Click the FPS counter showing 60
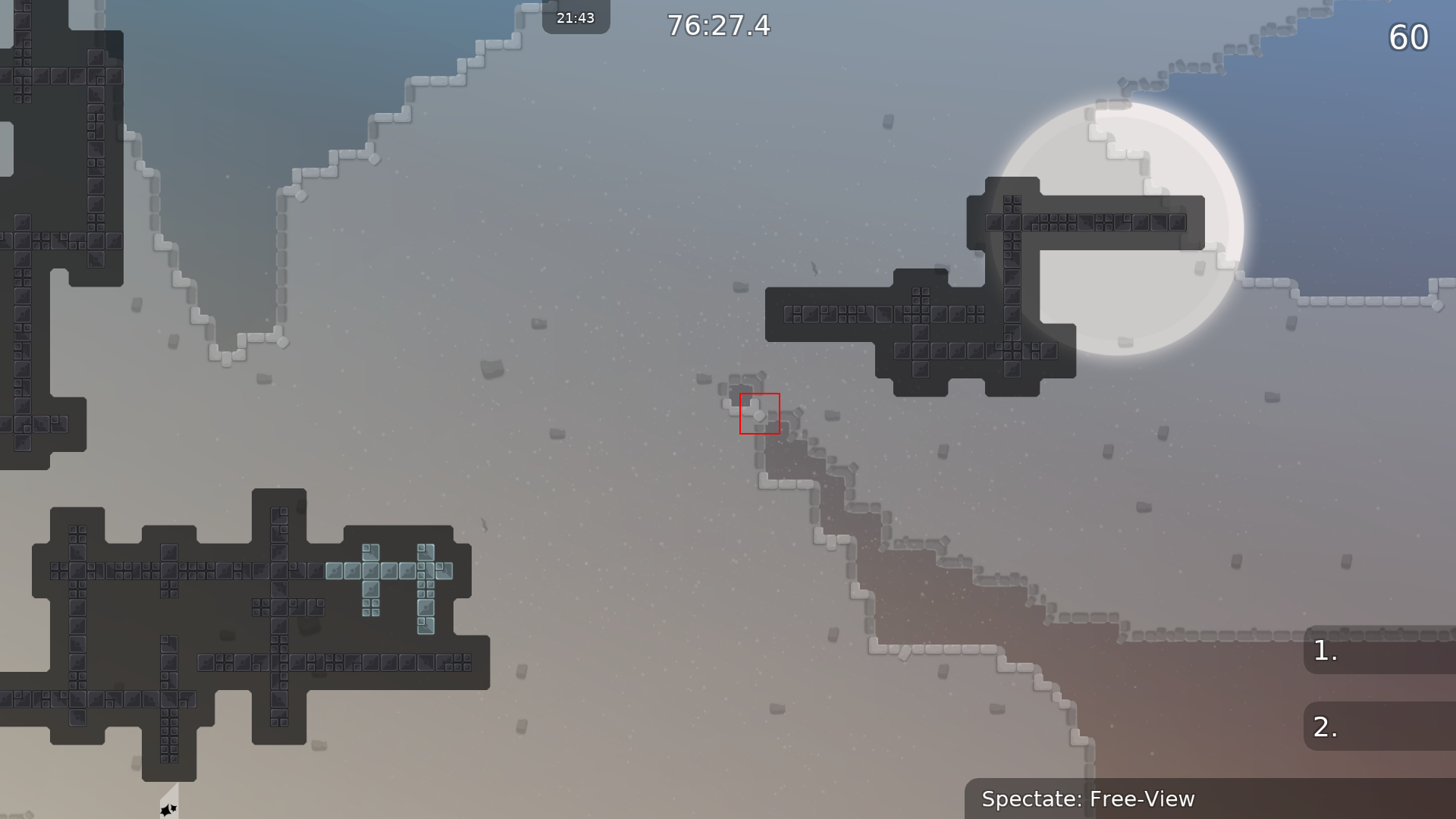Image resolution: width=1456 pixels, height=819 pixels. coord(1410,38)
